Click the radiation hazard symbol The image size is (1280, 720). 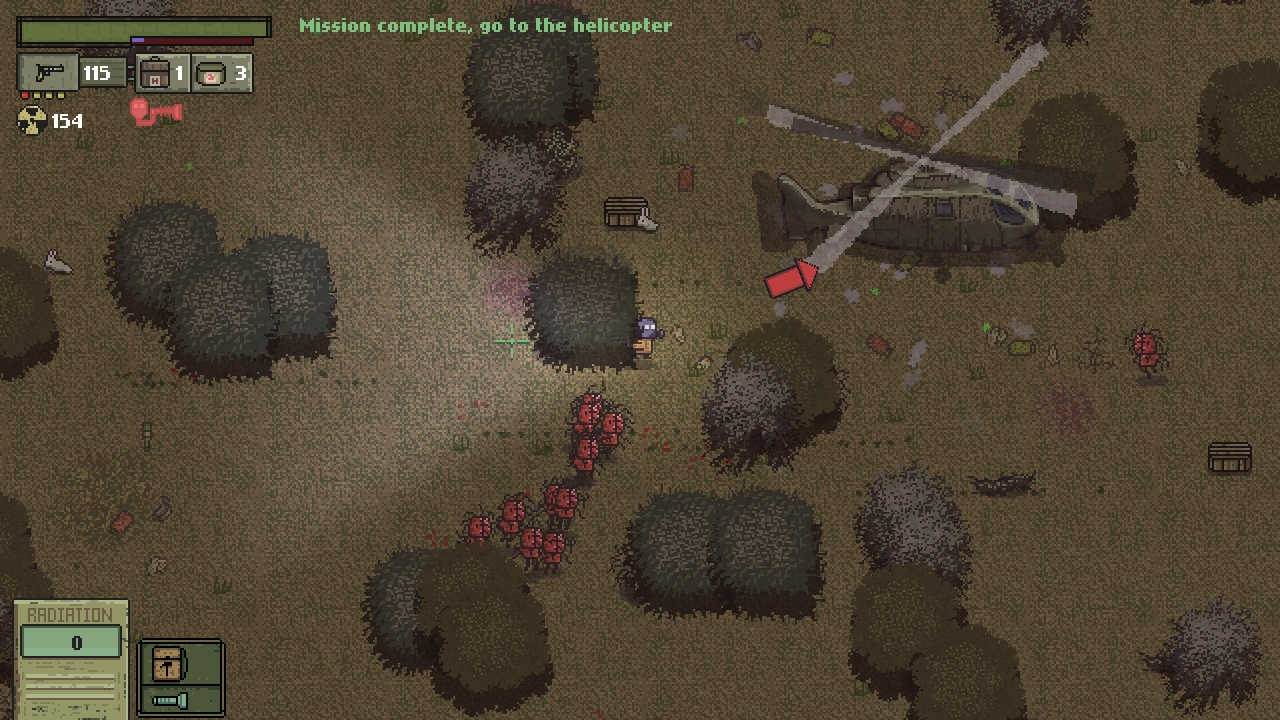tap(30, 122)
